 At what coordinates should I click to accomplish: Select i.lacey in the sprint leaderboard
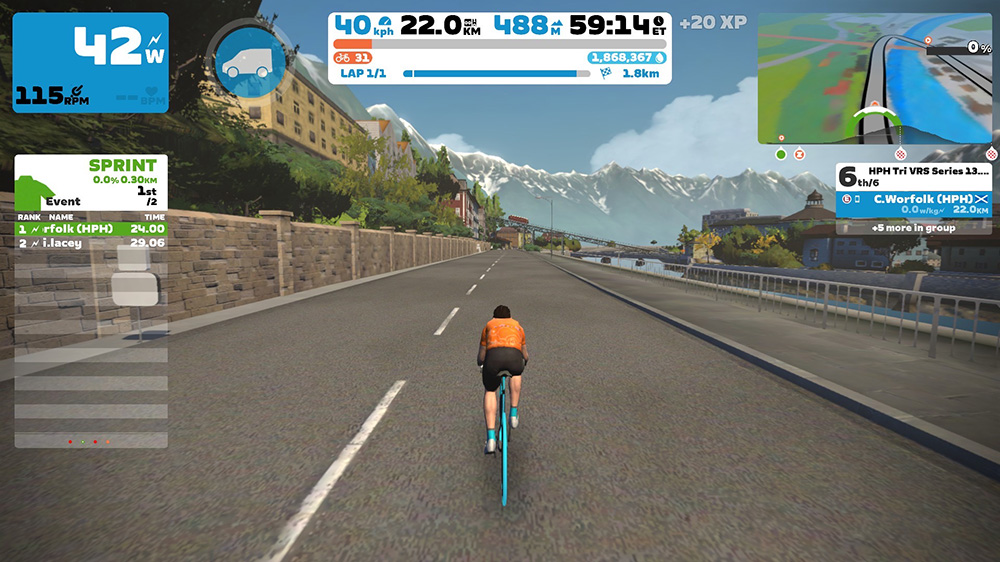point(90,243)
